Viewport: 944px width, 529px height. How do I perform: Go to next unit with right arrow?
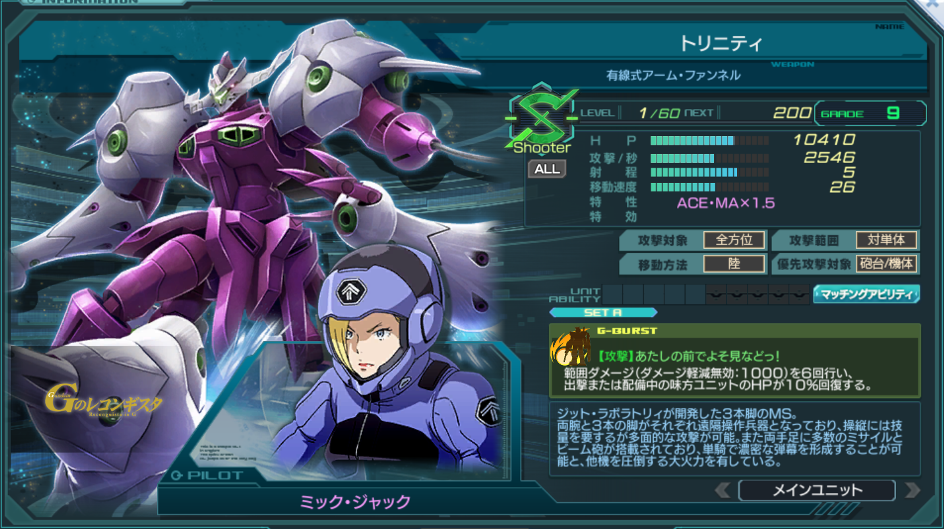[x=911, y=490]
